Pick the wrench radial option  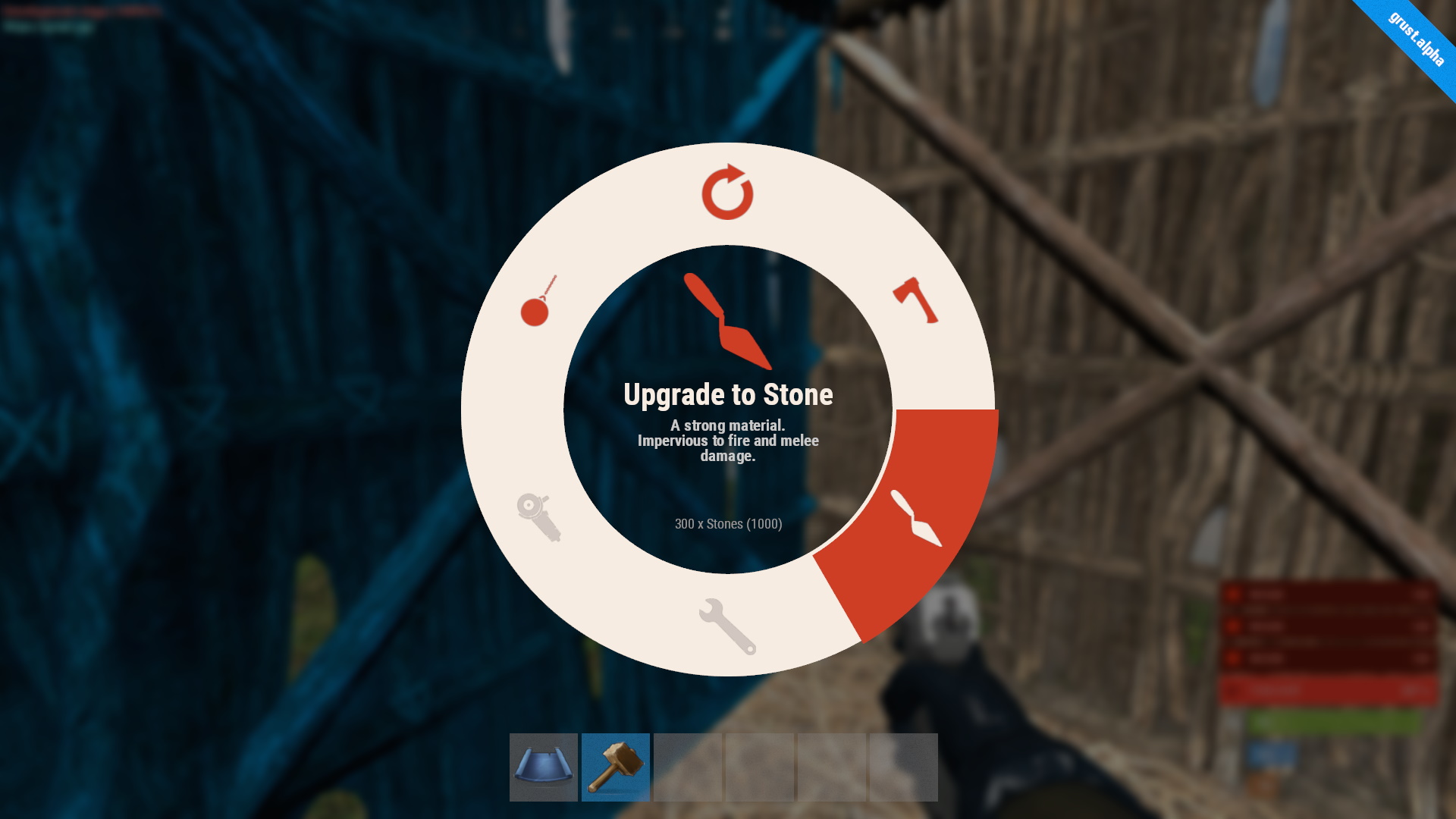coord(727,626)
